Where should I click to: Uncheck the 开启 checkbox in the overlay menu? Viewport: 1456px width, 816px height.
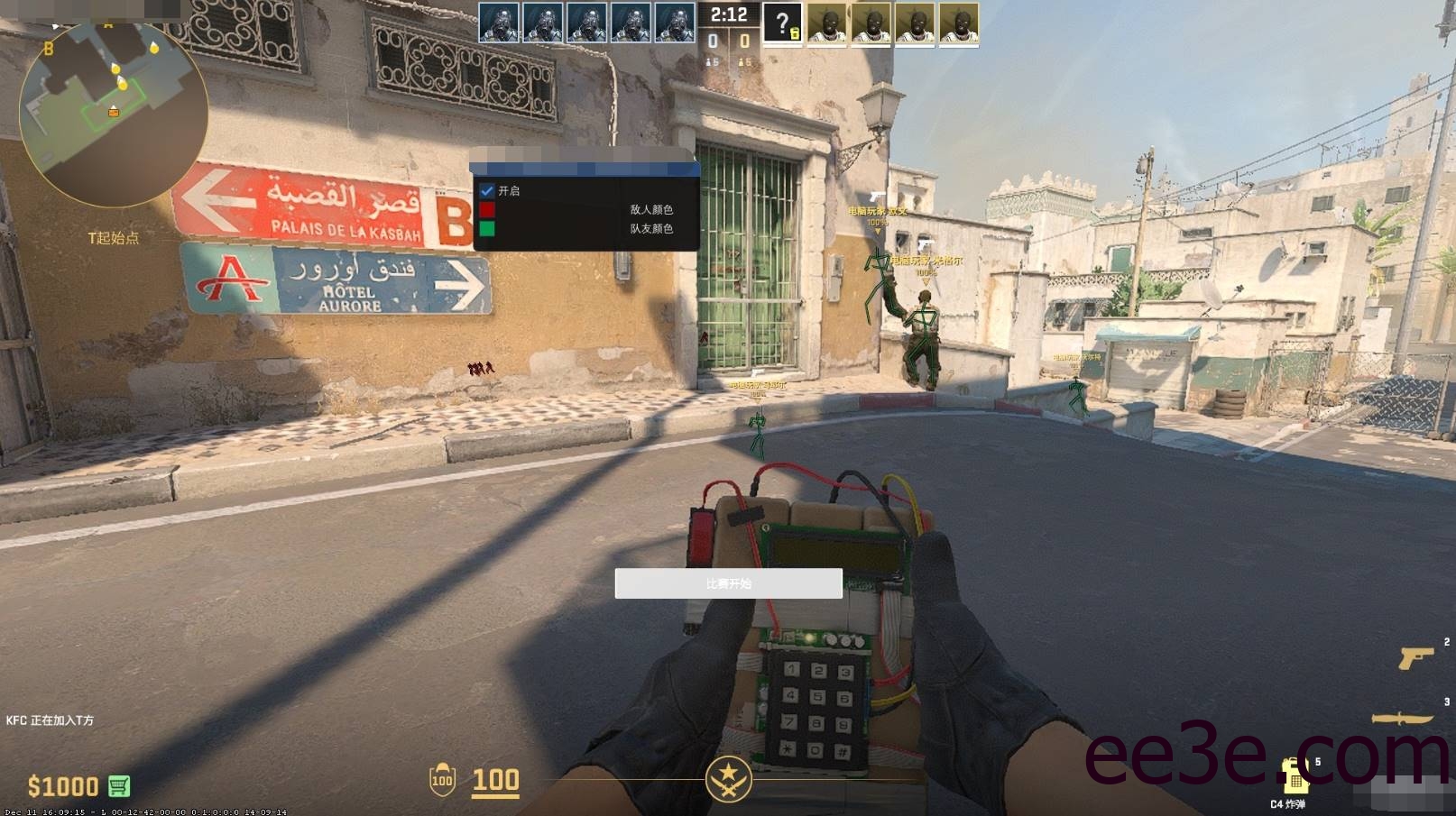486,190
